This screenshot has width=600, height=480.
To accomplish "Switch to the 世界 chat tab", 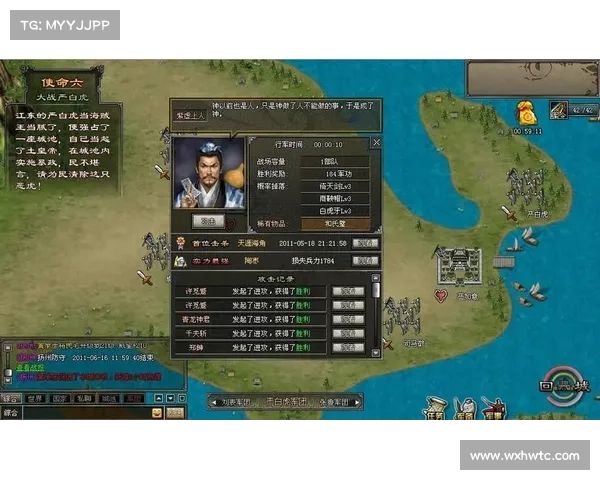I will pyautogui.click(x=35, y=398).
